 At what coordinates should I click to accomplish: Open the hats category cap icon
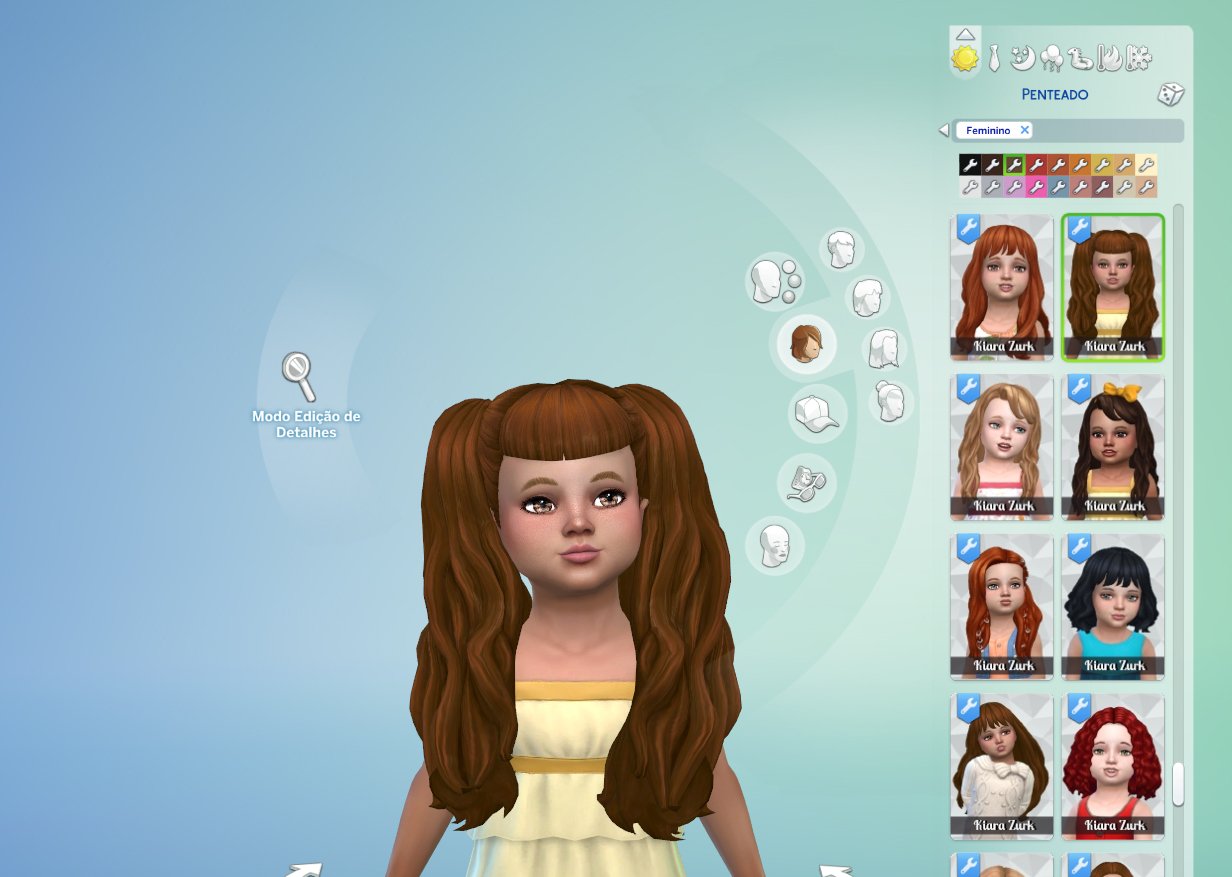[x=816, y=413]
